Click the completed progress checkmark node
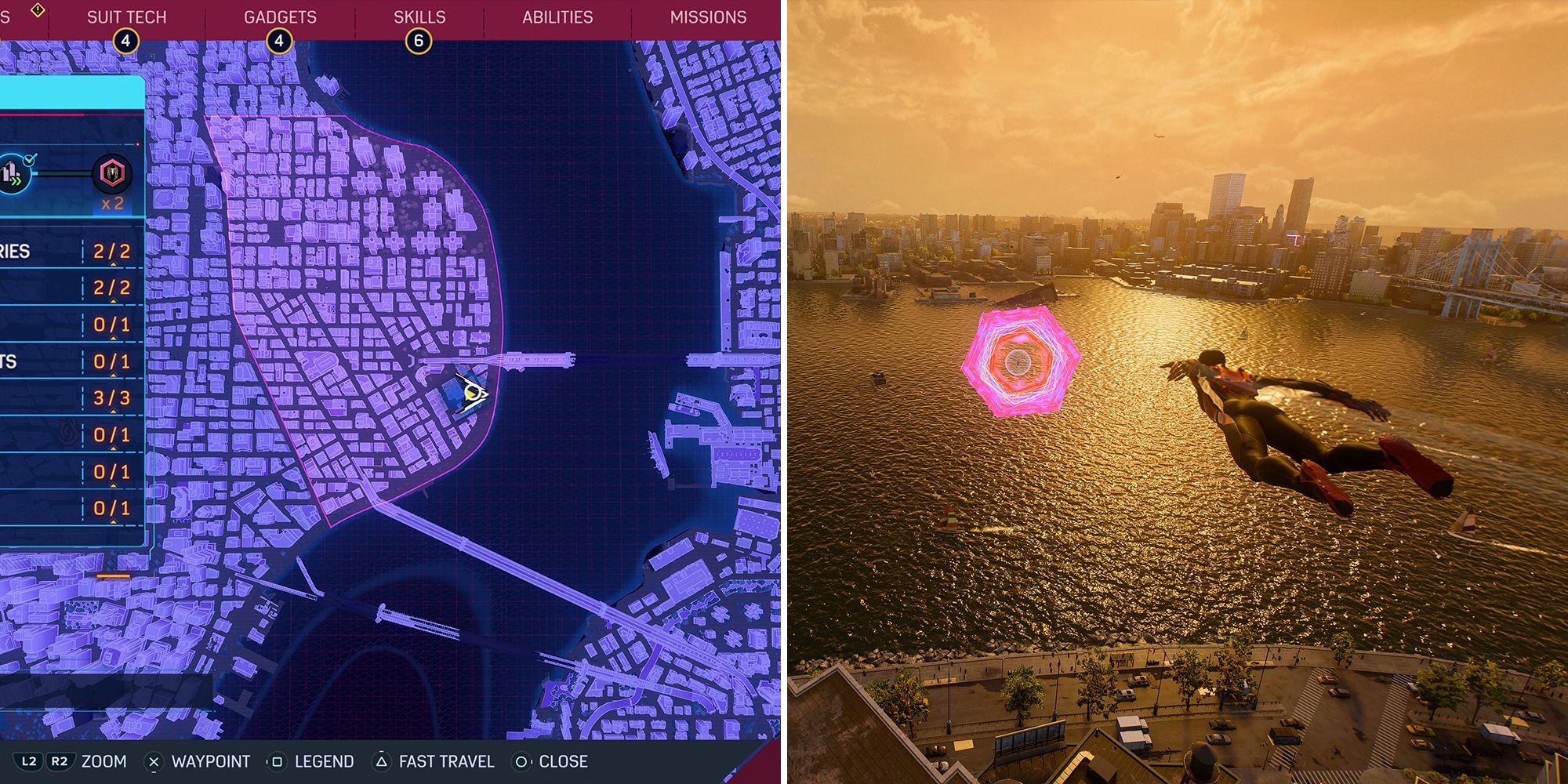Viewport: 1568px width, 784px height. click(29, 159)
